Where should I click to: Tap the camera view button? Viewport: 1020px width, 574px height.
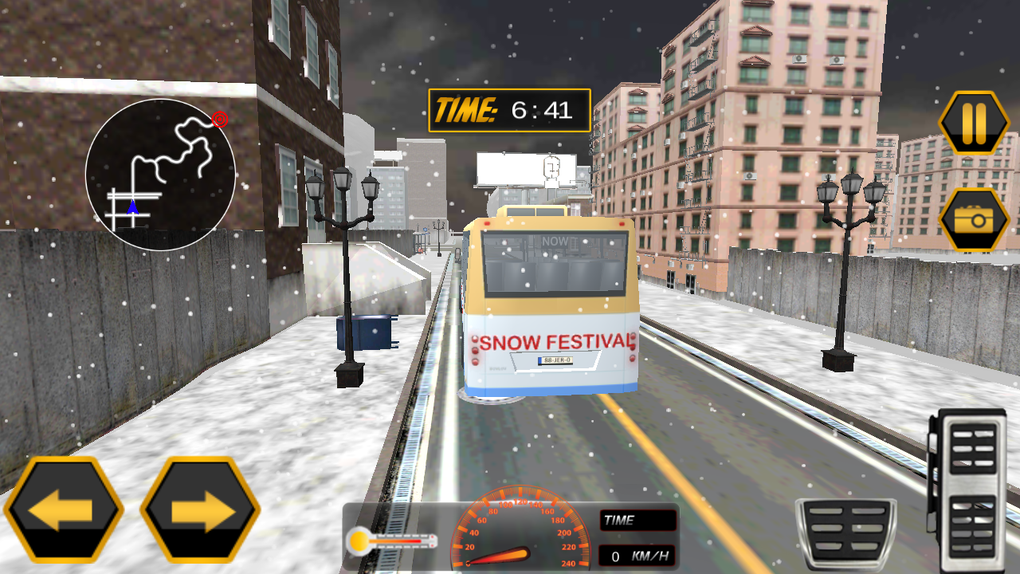coord(973,219)
